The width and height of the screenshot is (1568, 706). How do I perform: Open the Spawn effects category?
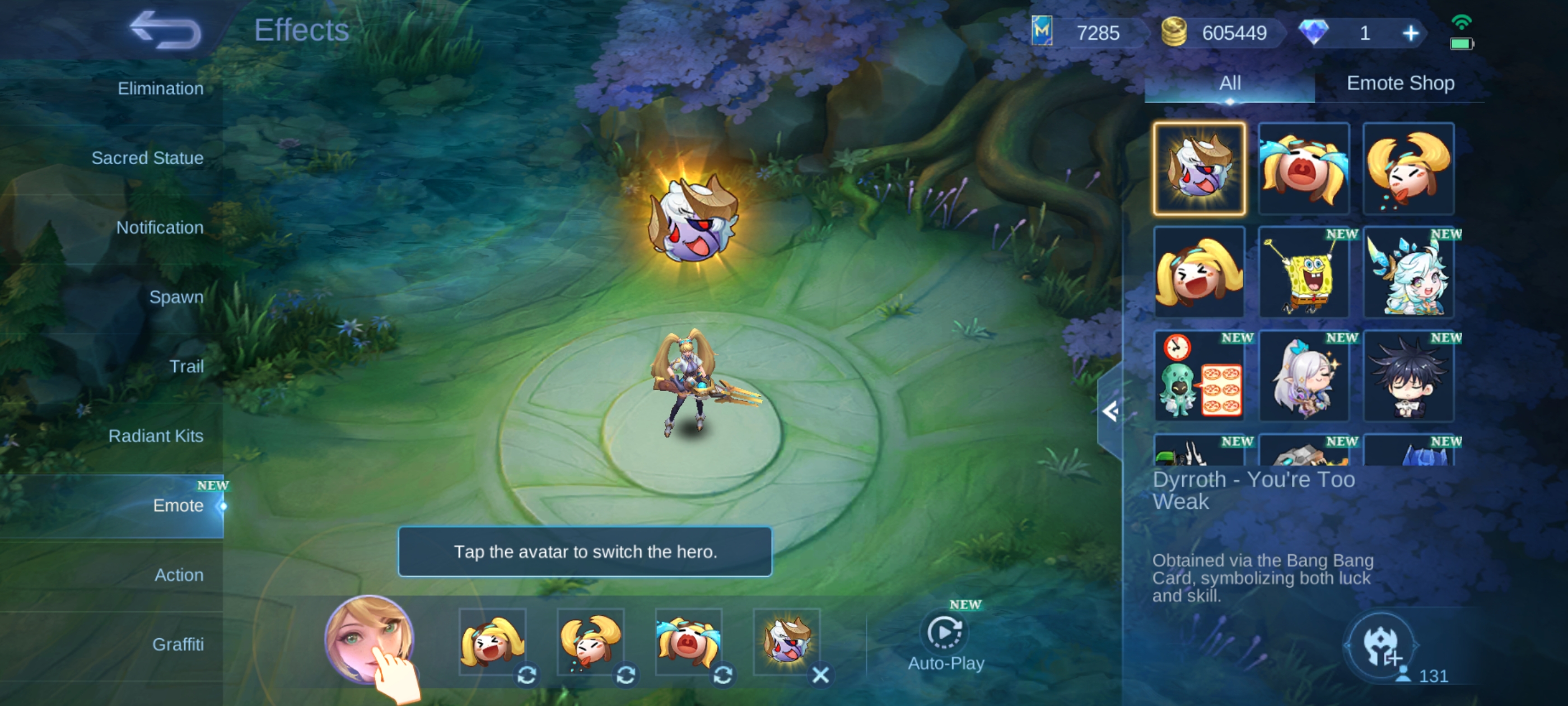click(176, 298)
